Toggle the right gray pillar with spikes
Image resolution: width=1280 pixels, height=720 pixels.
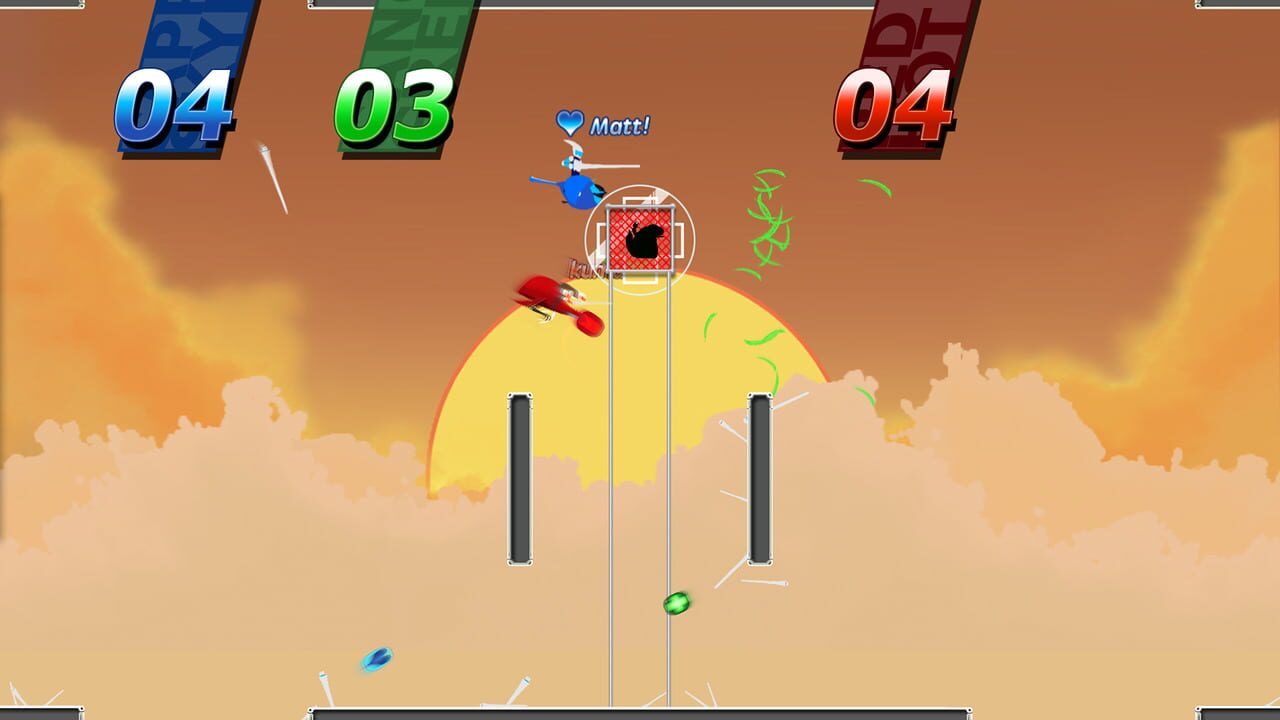coord(762,475)
